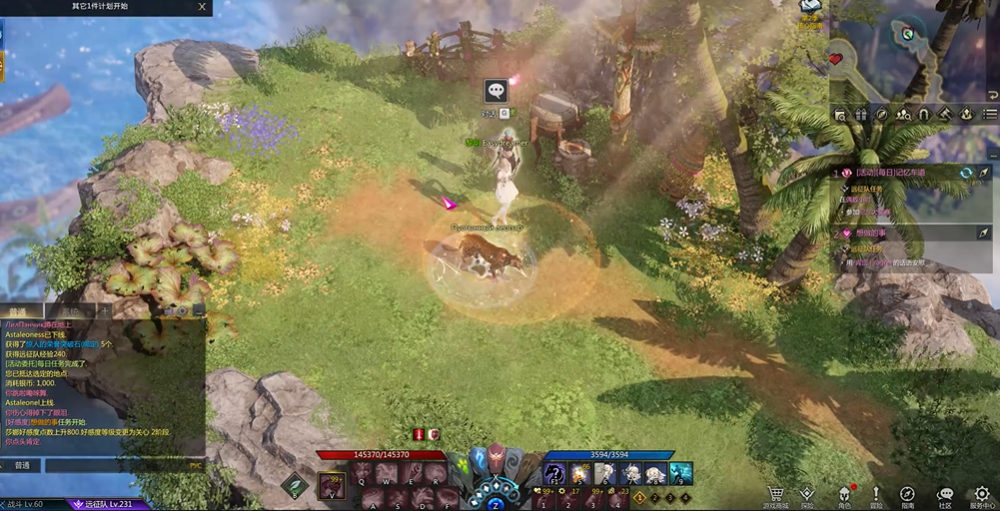Select the daily Memory Orbit (记忆车道) quest
Viewport: 1000px width, 511px height.
tap(890, 172)
